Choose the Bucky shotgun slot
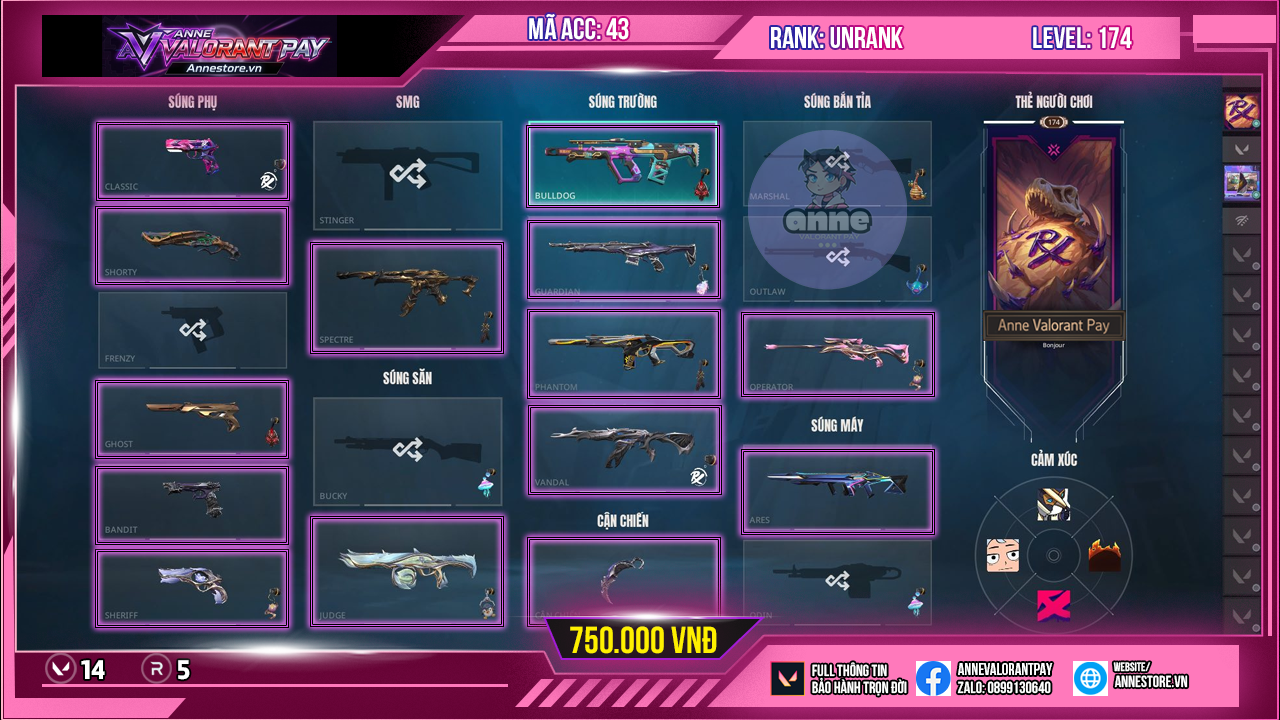This screenshot has height=720, width=1280. (x=407, y=451)
